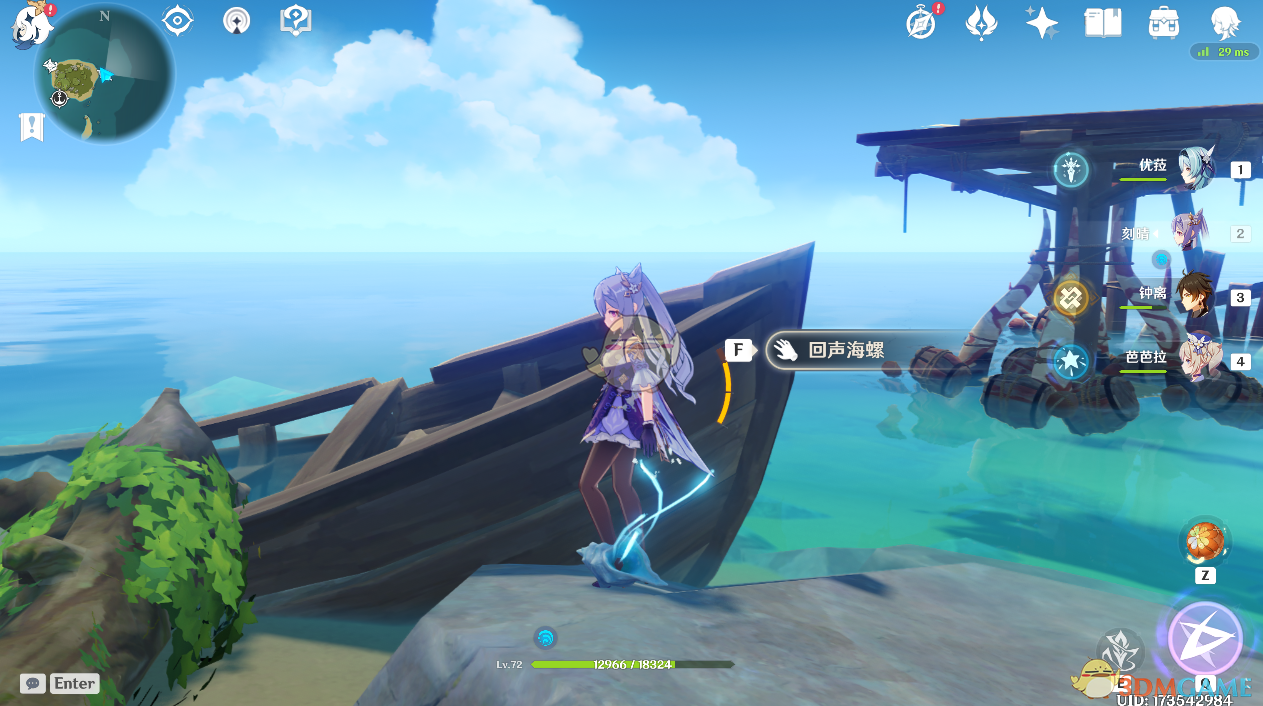The width and height of the screenshot is (1263, 706).
Task: Open the Paimon menu icon
Action: point(32,26)
